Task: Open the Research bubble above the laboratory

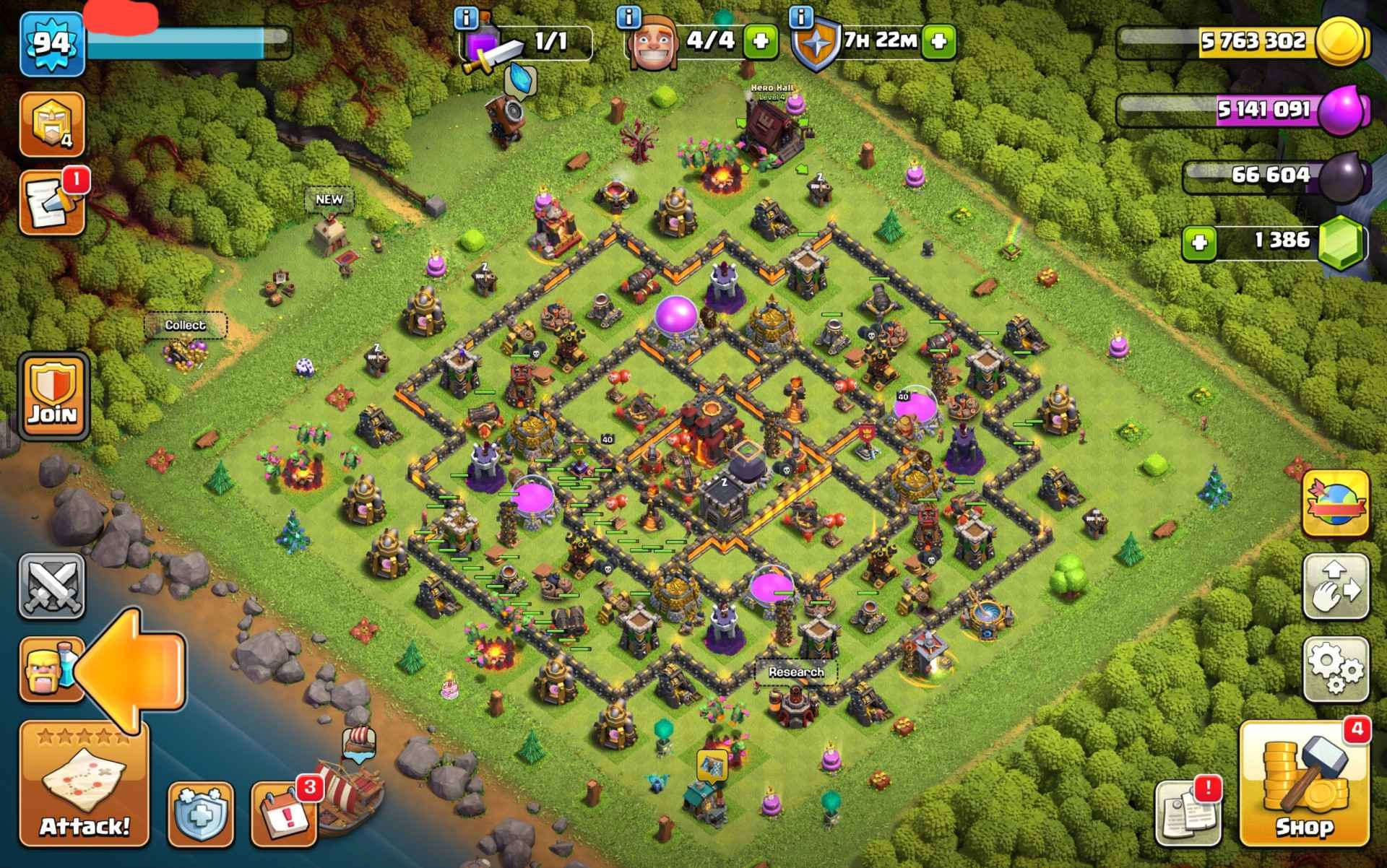Action: click(796, 672)
